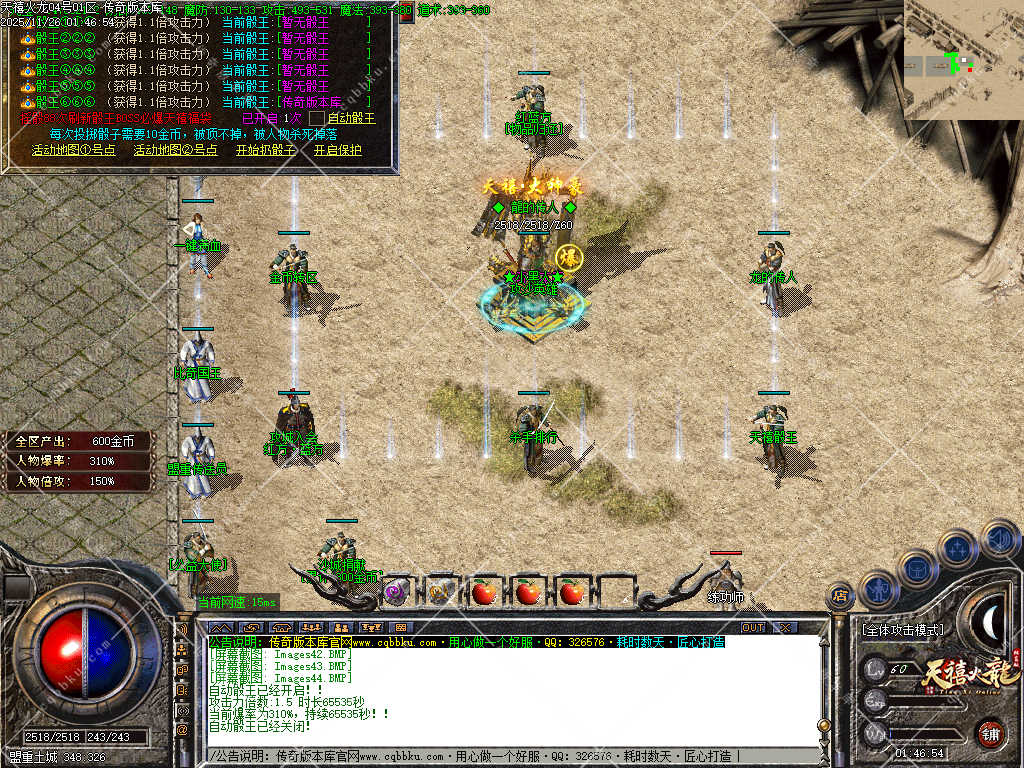Open the 店 shop button
Viewport: 1024px width, 768px height.
click(x=841, y=597)
